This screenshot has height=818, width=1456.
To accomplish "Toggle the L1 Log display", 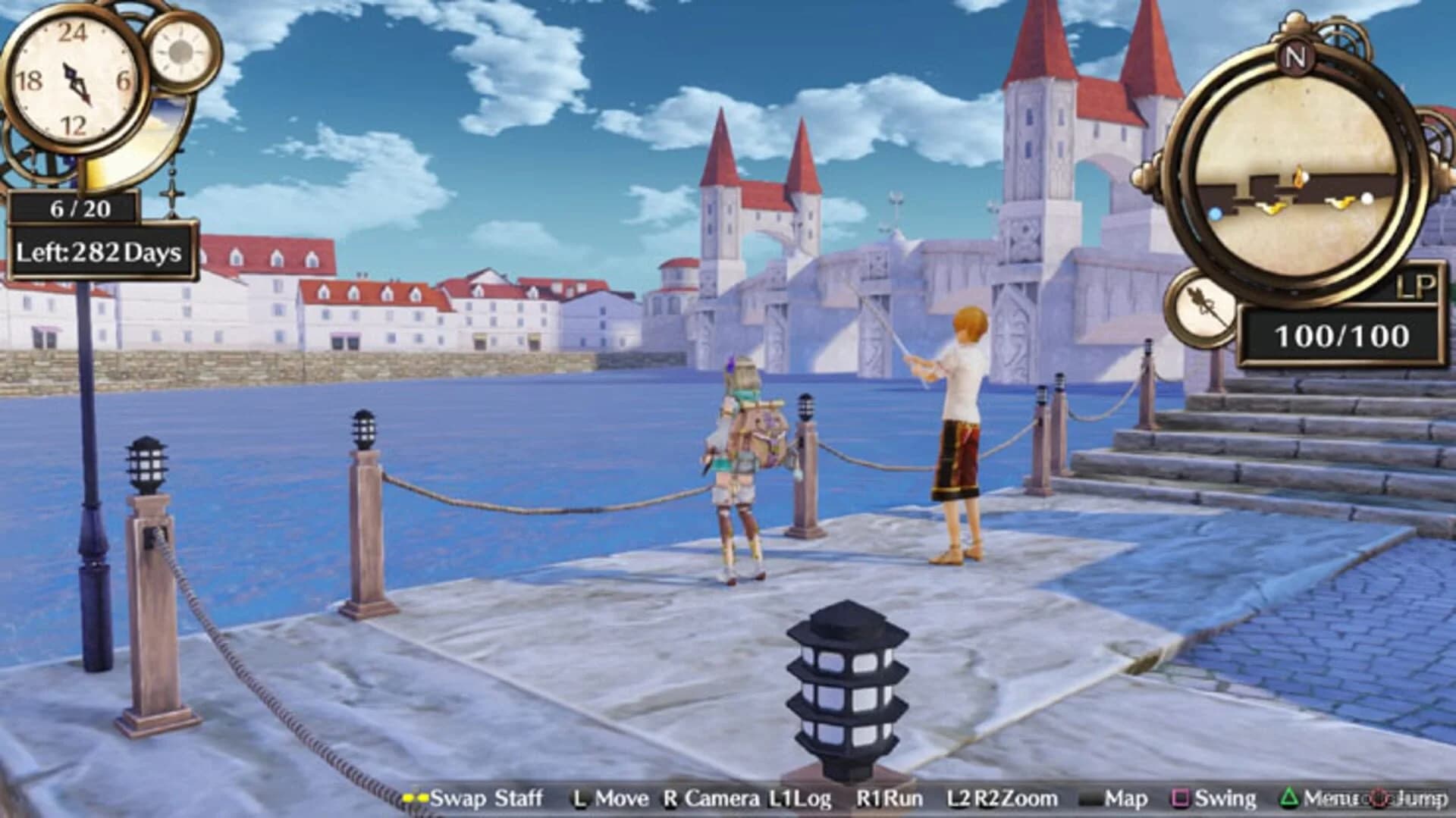I will coord(799,798).
